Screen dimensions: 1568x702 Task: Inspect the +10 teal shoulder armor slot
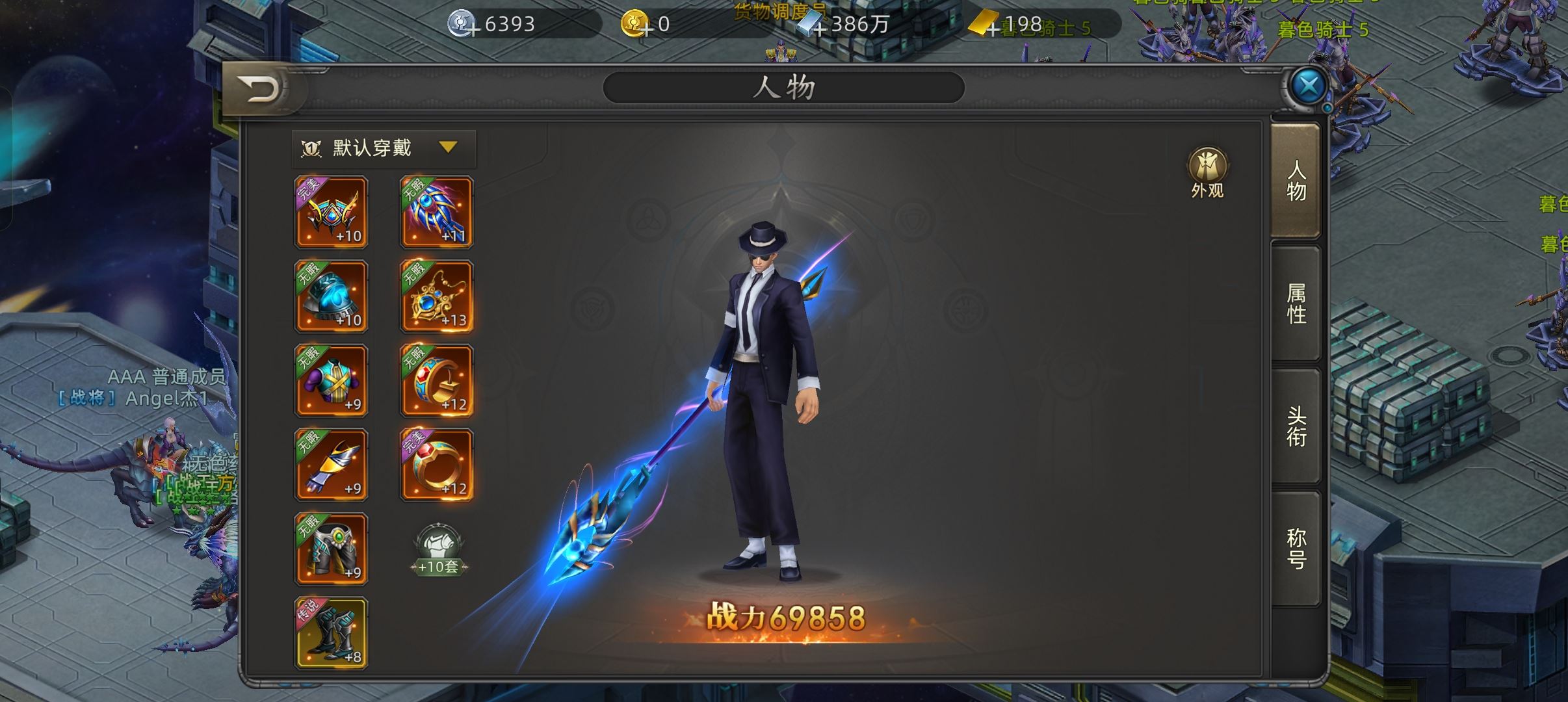[332, 296]
